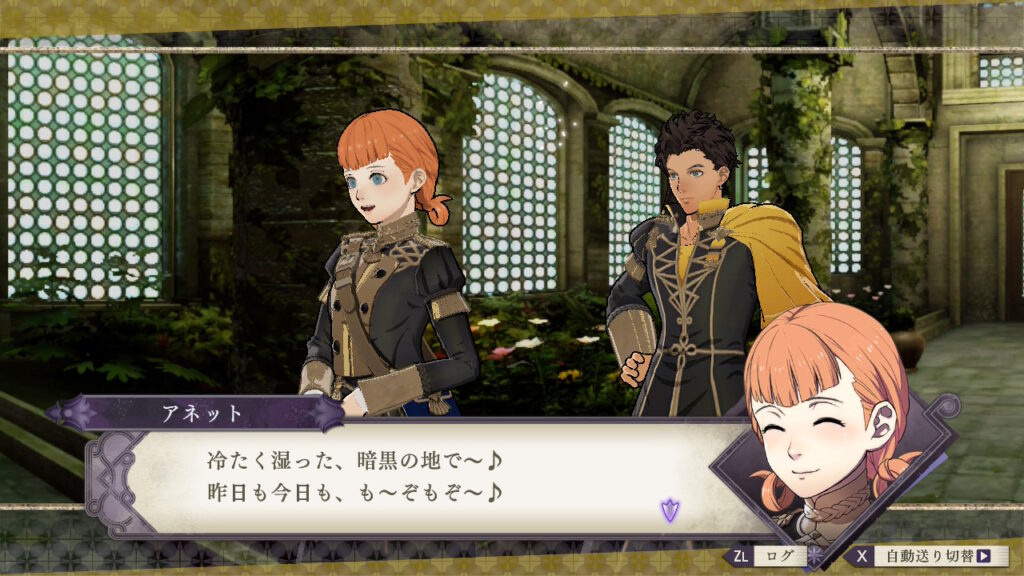Click the purple continue arrow in dialogue
Screen dimensions: 1024x576
pos(667,511)
